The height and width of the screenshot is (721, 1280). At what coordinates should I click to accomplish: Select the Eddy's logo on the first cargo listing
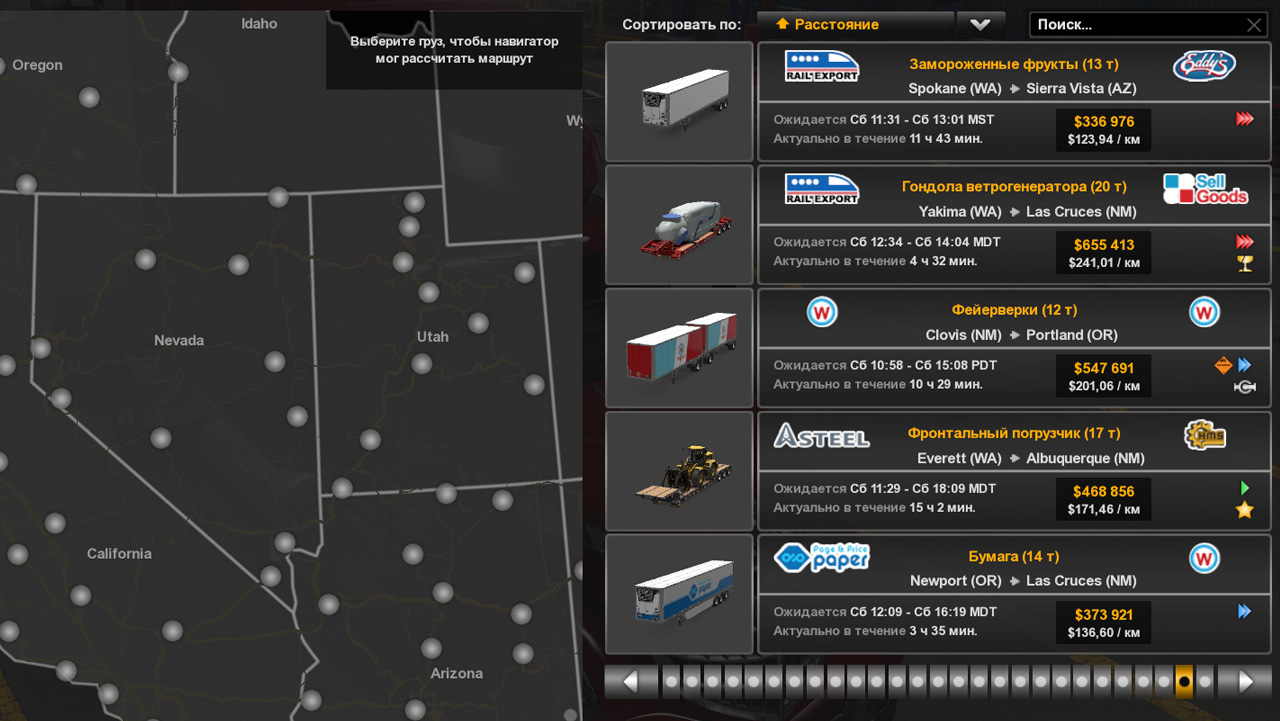pos(1204,67)
